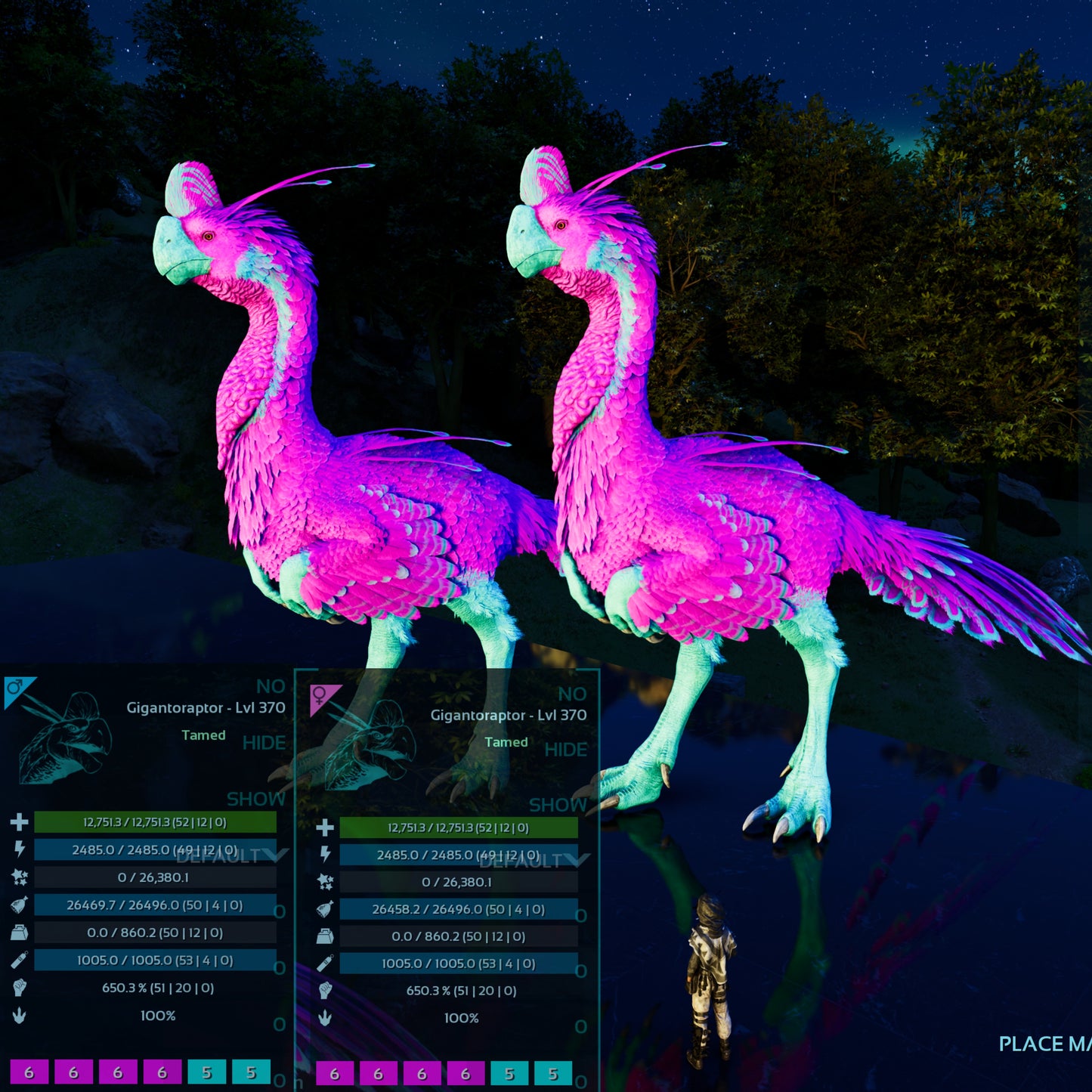This screenshot has width=1092, height=1092.
Task: Switch visibility with the HIDE option
Action: tap(264, 743)
